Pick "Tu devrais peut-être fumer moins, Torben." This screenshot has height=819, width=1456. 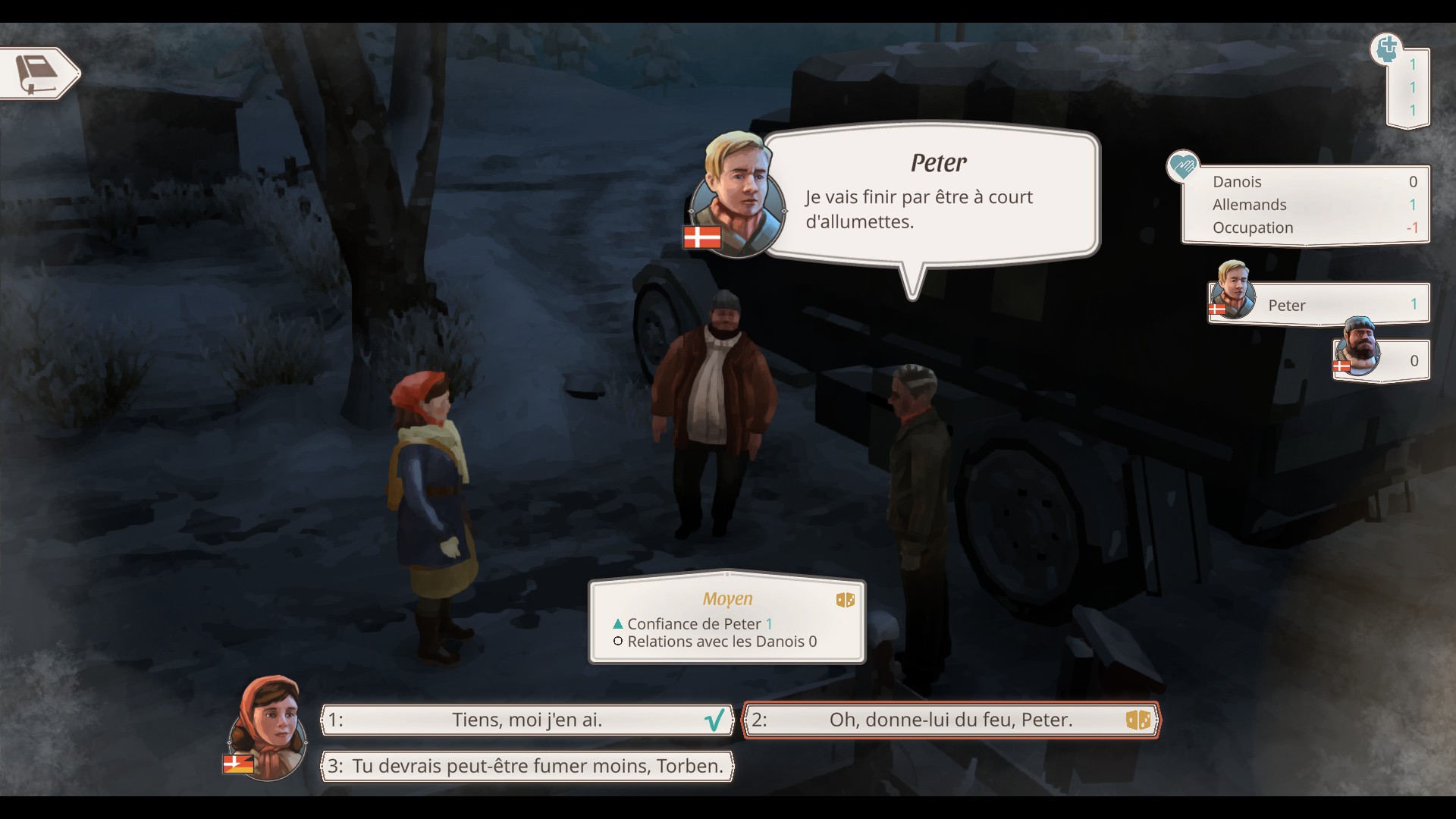tap(527, 766)
